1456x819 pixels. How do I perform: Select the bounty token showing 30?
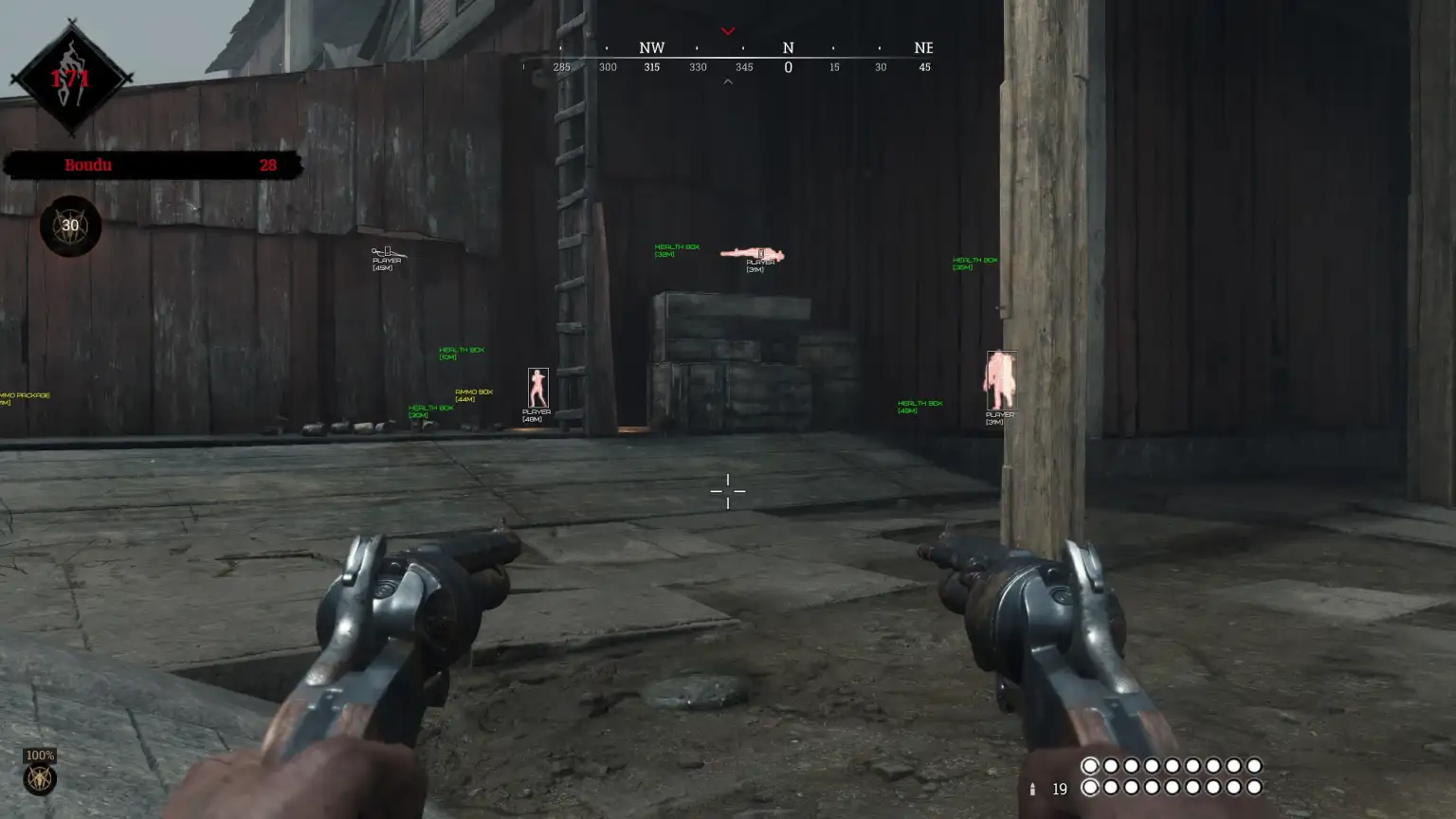[x=68, y=225]
